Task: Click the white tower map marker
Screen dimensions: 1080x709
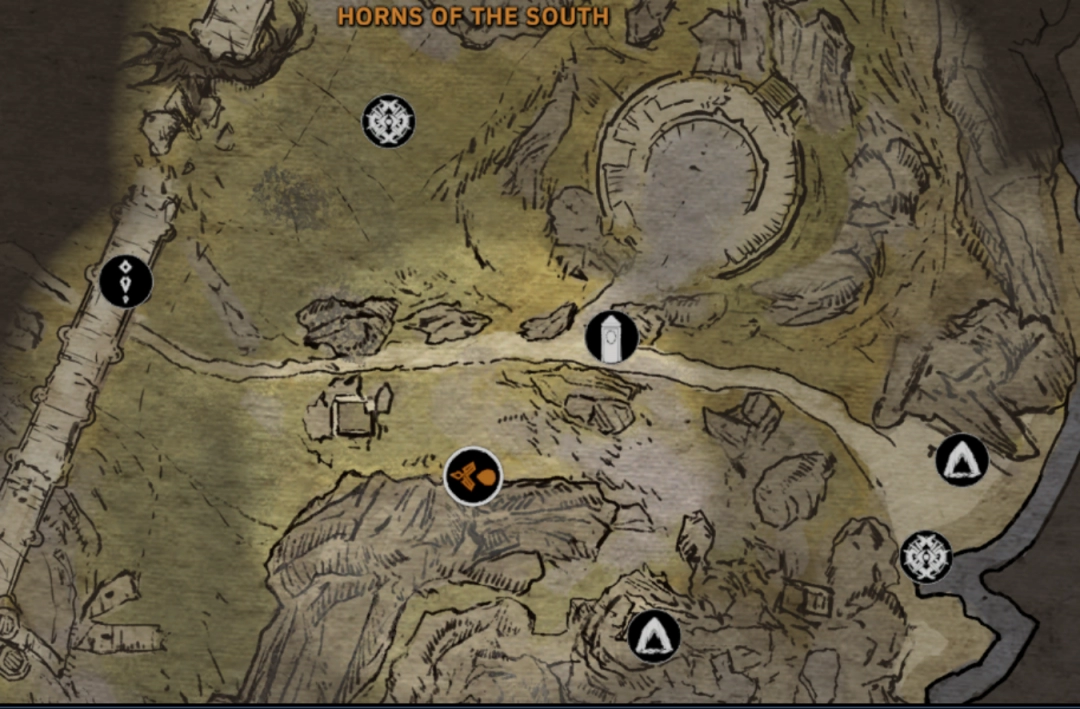Action: [611, 336]
